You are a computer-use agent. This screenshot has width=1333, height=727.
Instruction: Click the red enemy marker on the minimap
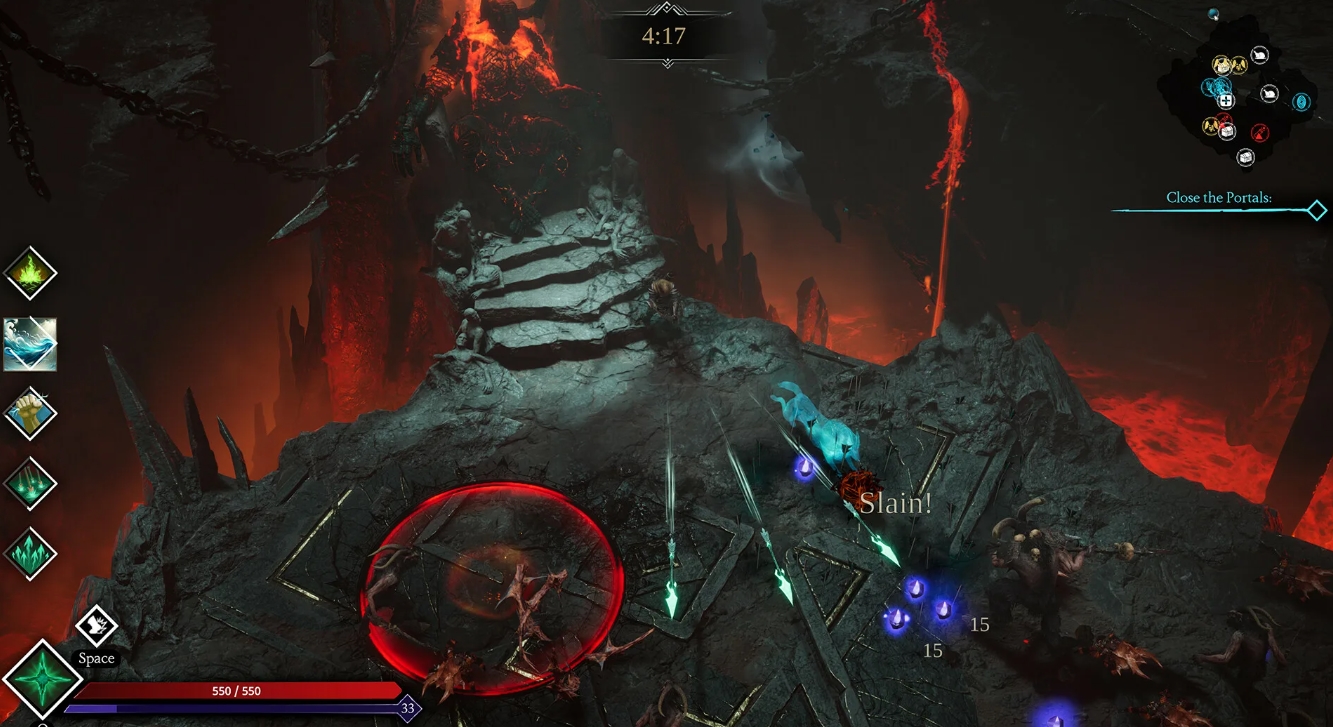click(1259, 130)
